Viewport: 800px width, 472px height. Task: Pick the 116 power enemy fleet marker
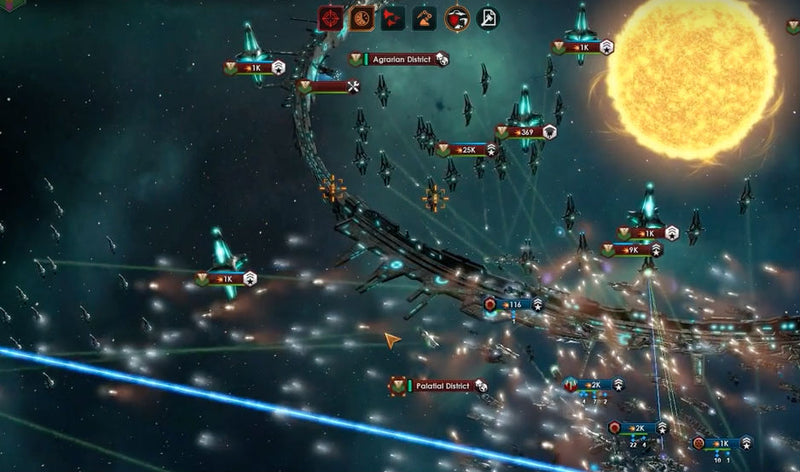pos(514,304)
